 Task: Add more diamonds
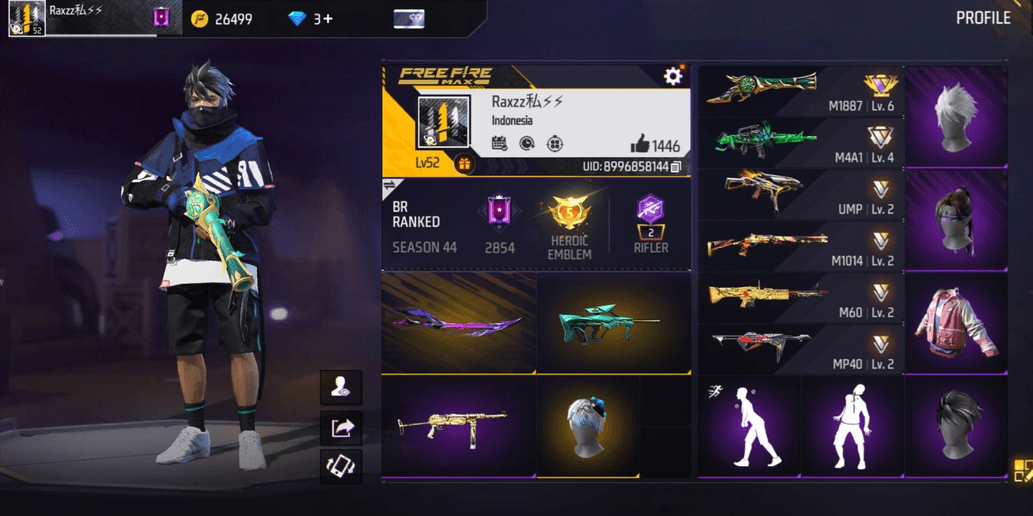323,19
